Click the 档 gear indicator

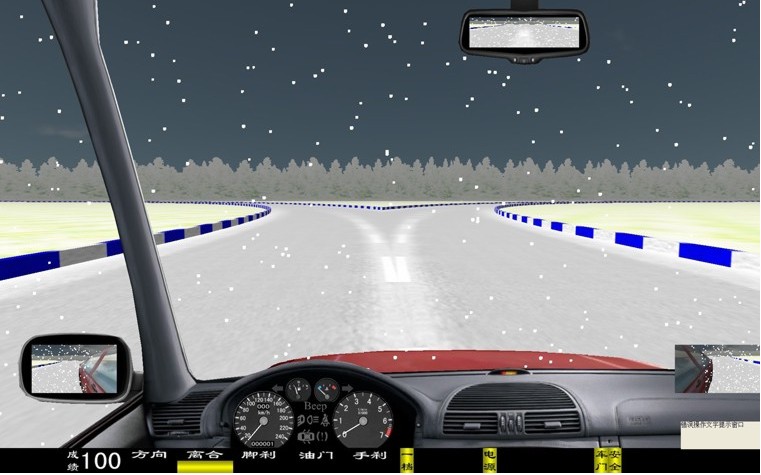tap(407, 461)
